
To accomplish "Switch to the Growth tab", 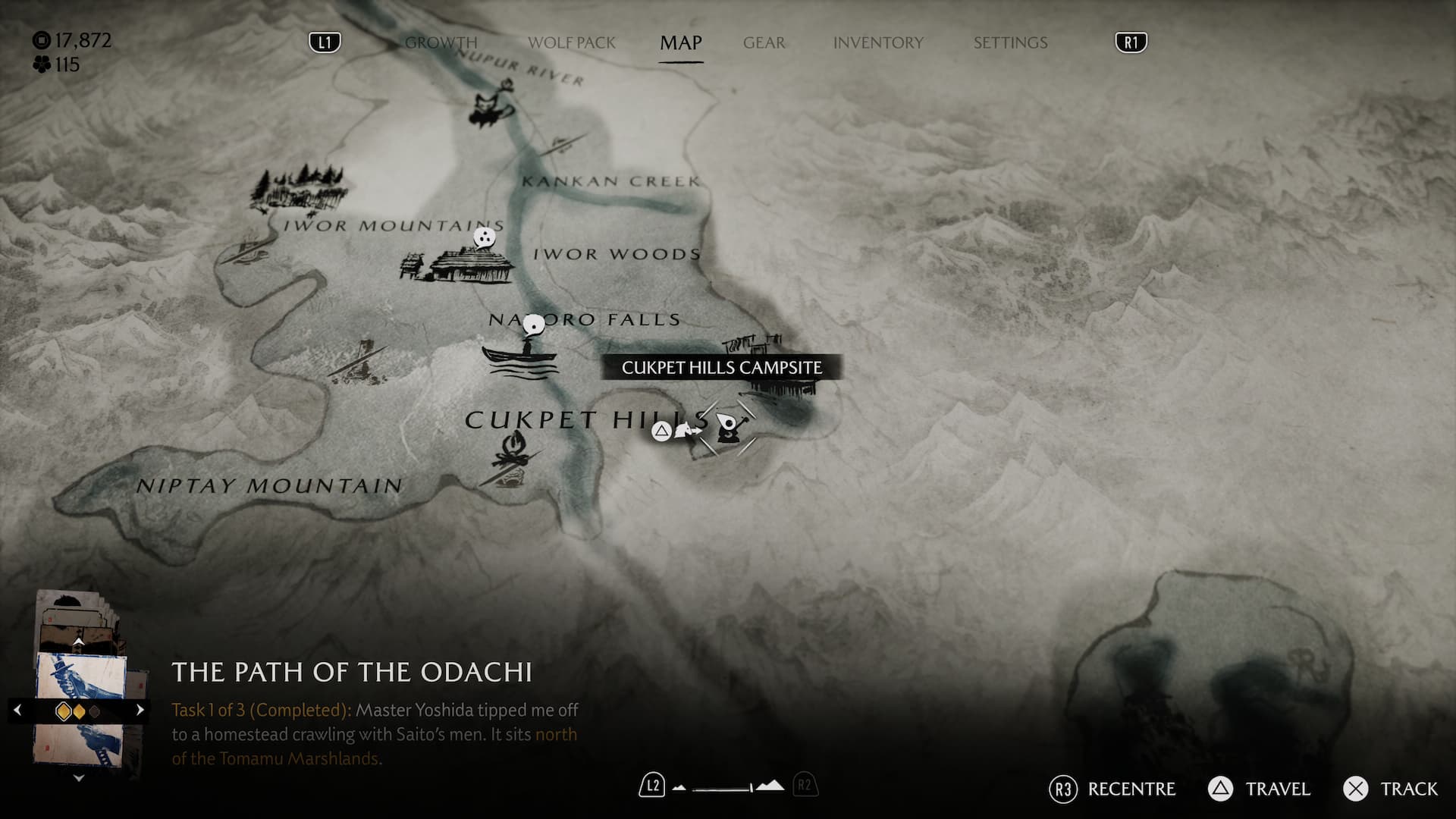I will [x=441, y=42].
